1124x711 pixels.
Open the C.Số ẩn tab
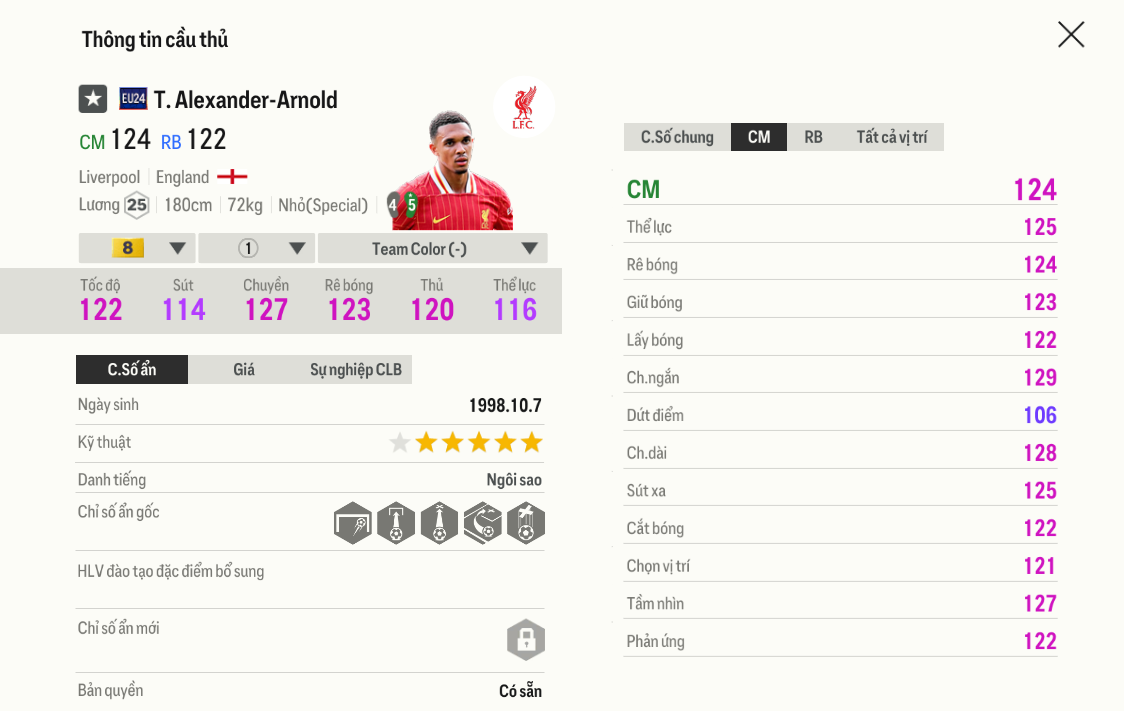click(132, 370)
